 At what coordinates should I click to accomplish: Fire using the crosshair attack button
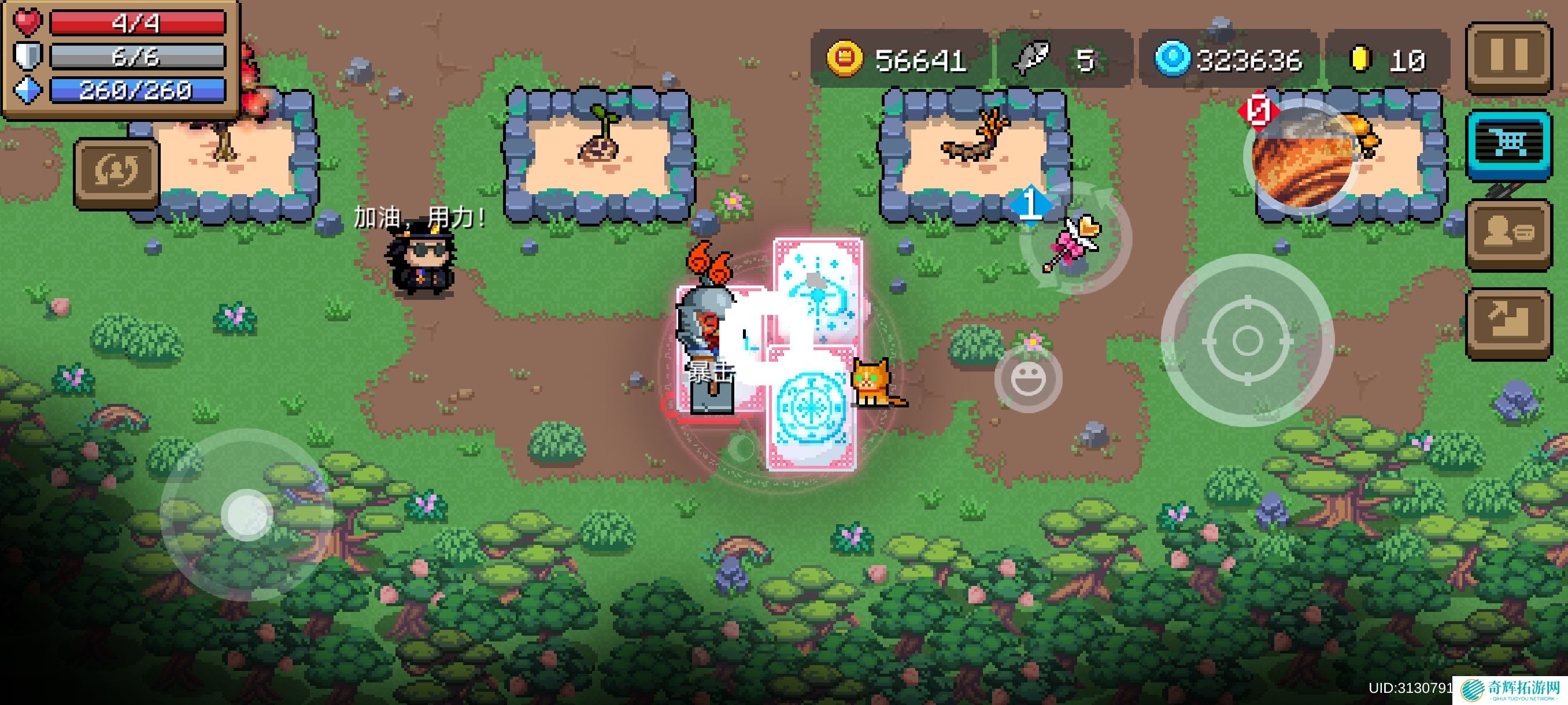point(1247,340)
